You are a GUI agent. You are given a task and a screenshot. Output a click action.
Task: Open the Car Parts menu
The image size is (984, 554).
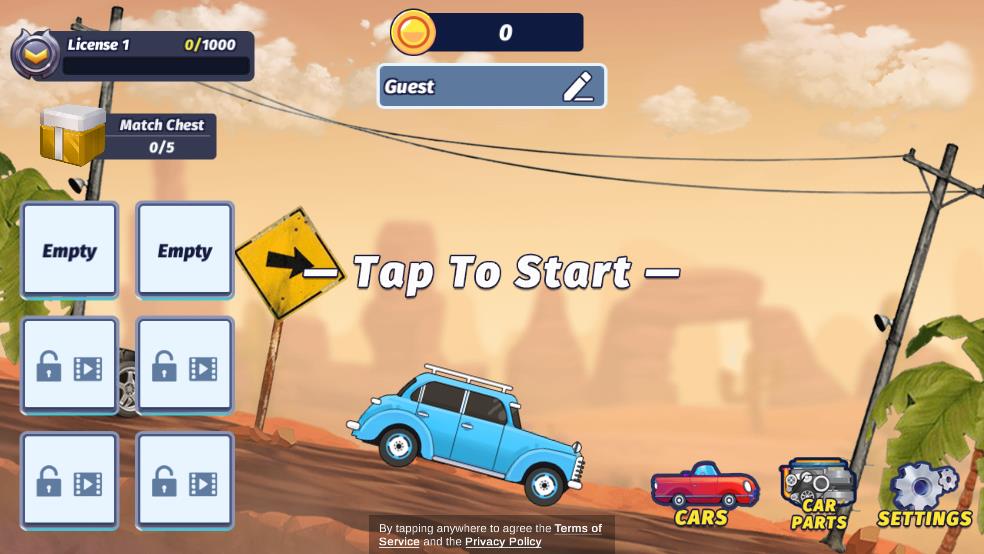818,494
